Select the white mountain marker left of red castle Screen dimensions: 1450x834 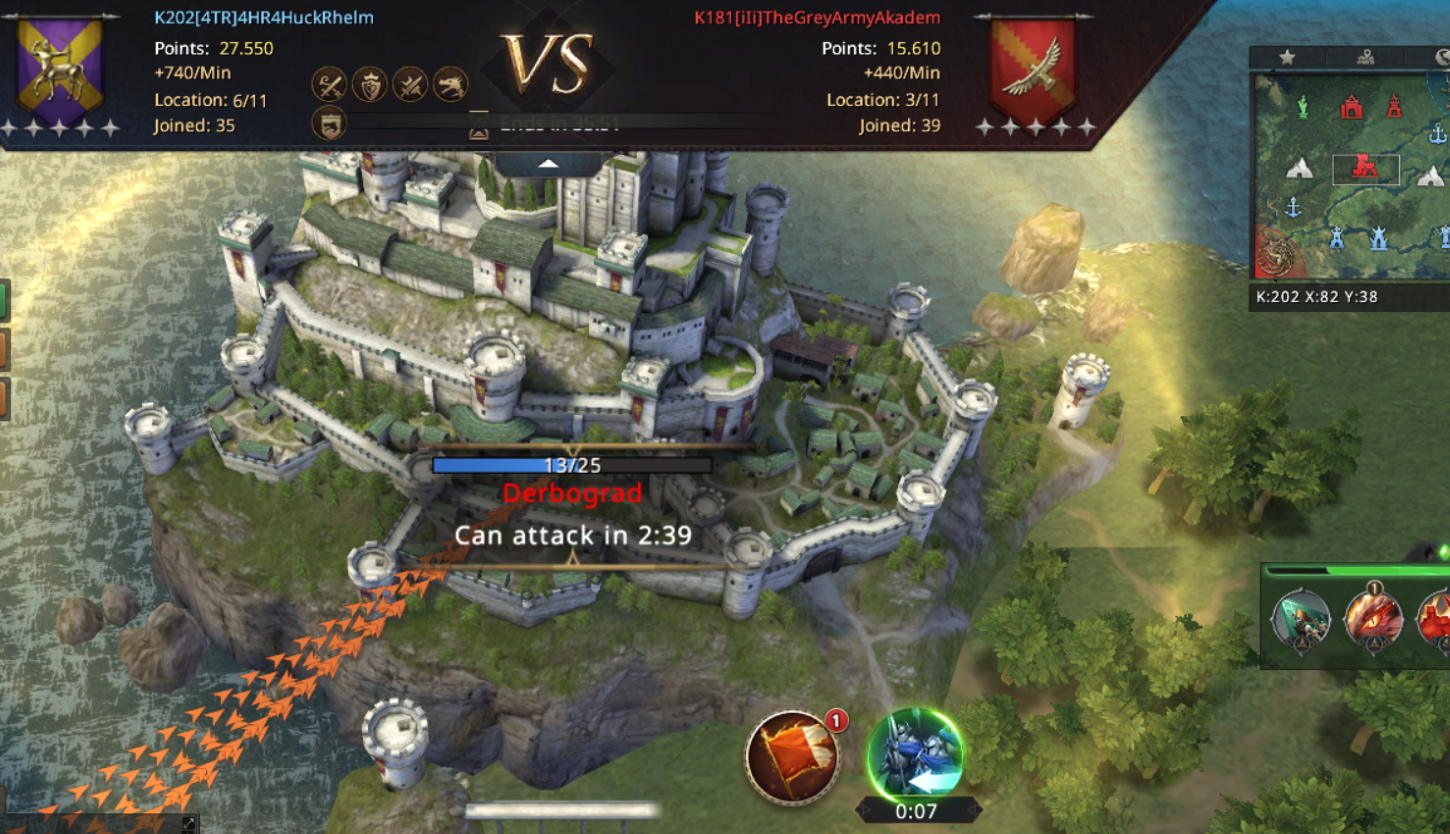[x=1299, y=169]
